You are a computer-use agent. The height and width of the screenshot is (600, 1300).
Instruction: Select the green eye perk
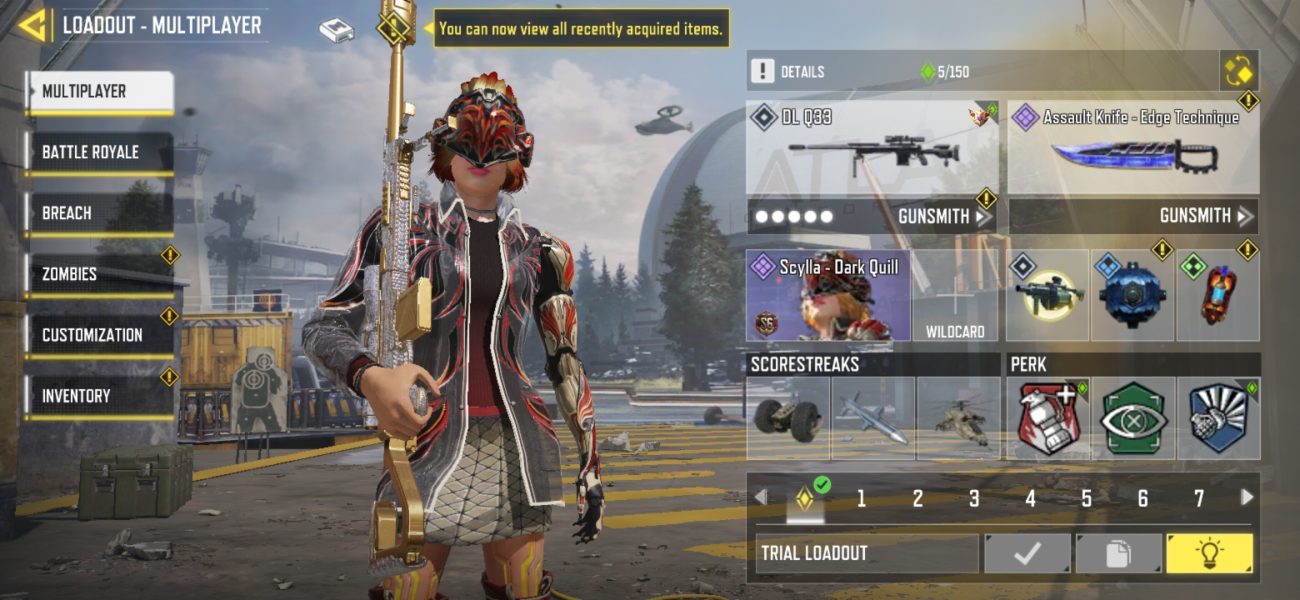click(x=1133, y=418)
